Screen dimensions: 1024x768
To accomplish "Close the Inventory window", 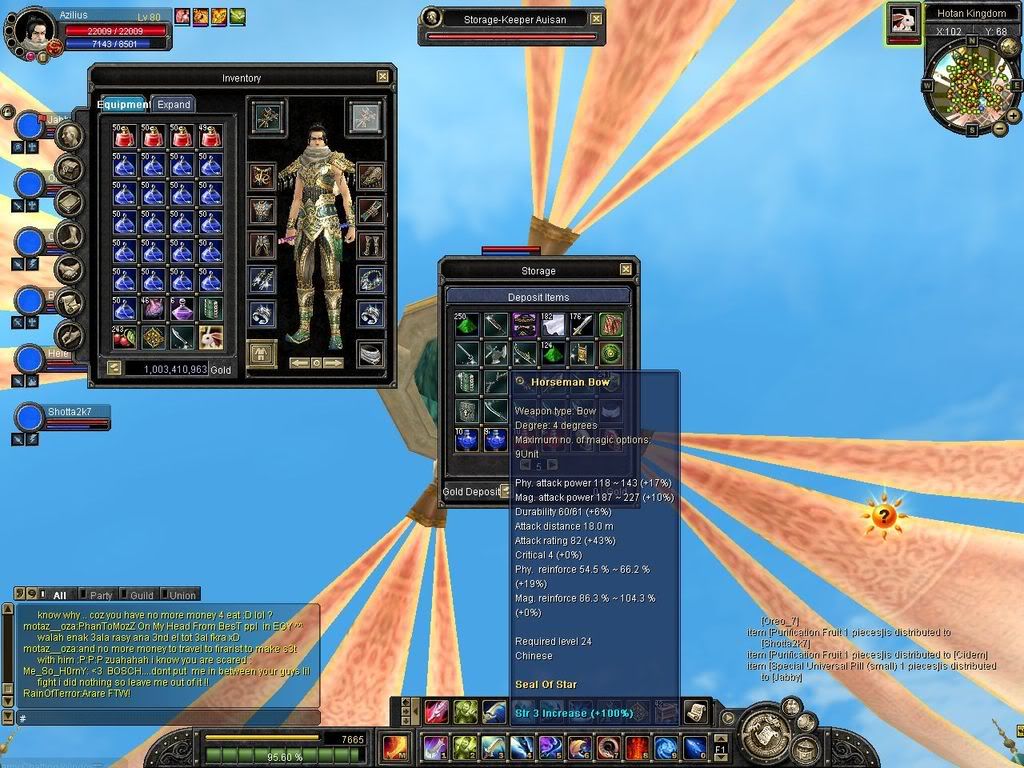I will pos(382,76).
